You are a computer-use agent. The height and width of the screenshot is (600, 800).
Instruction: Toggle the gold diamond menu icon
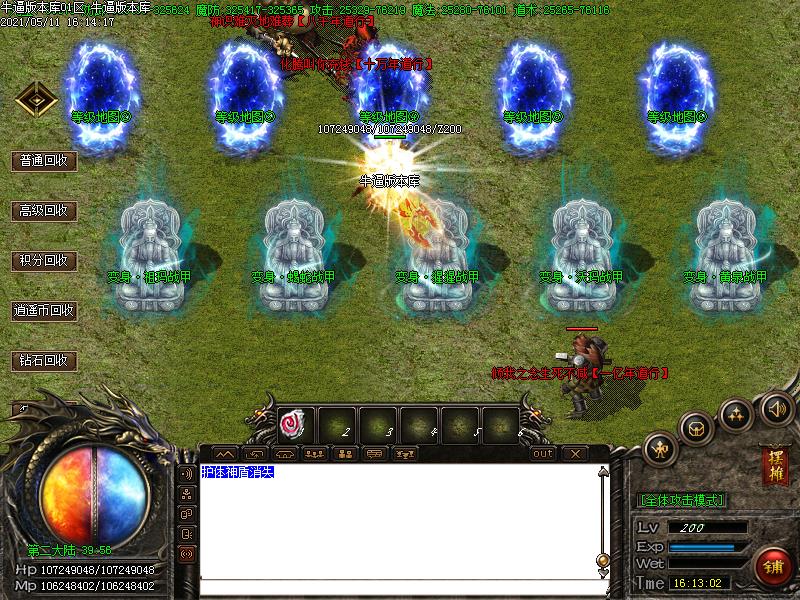(x=35, y=100)
